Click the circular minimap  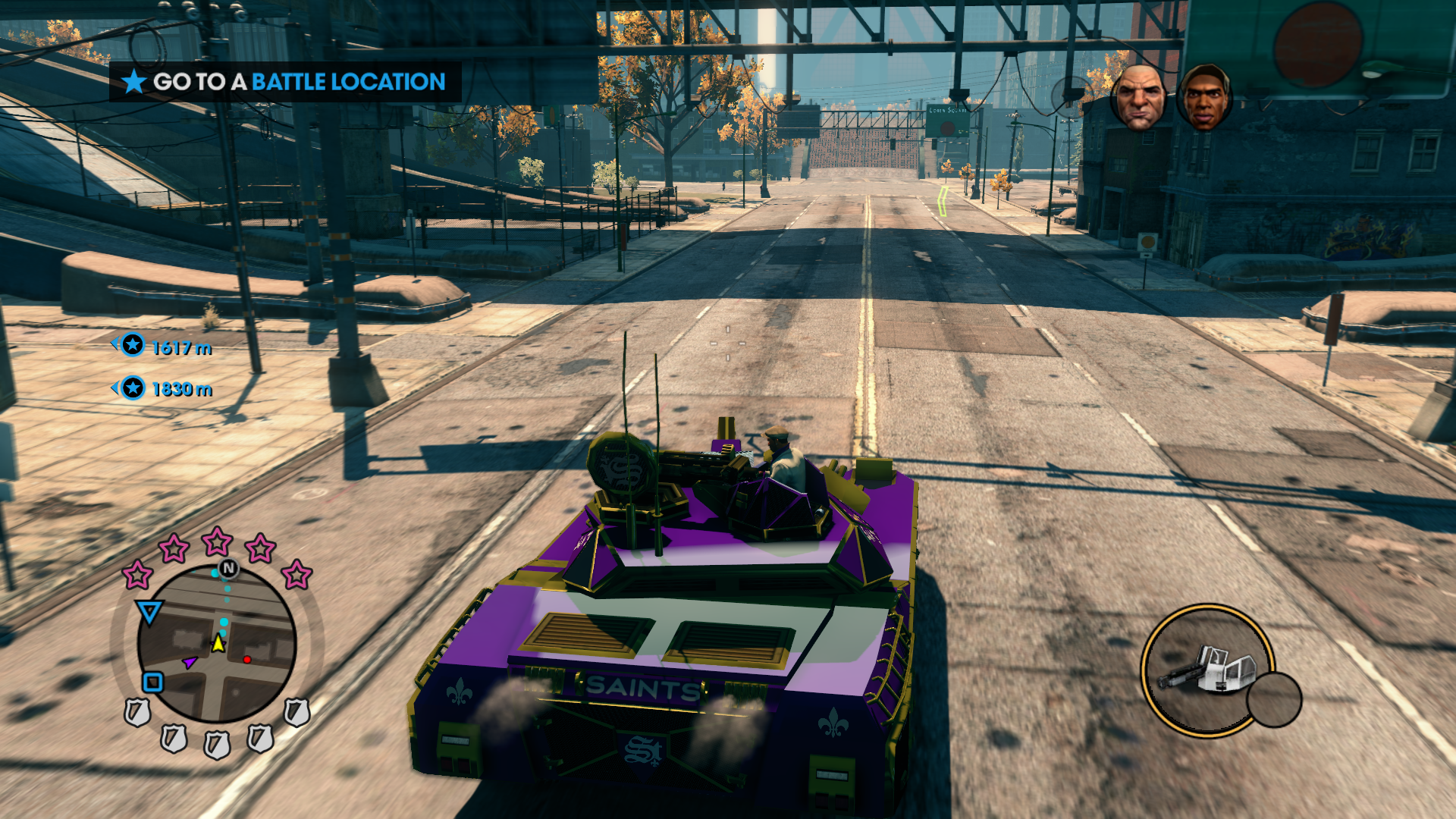[x=217, y=643]
